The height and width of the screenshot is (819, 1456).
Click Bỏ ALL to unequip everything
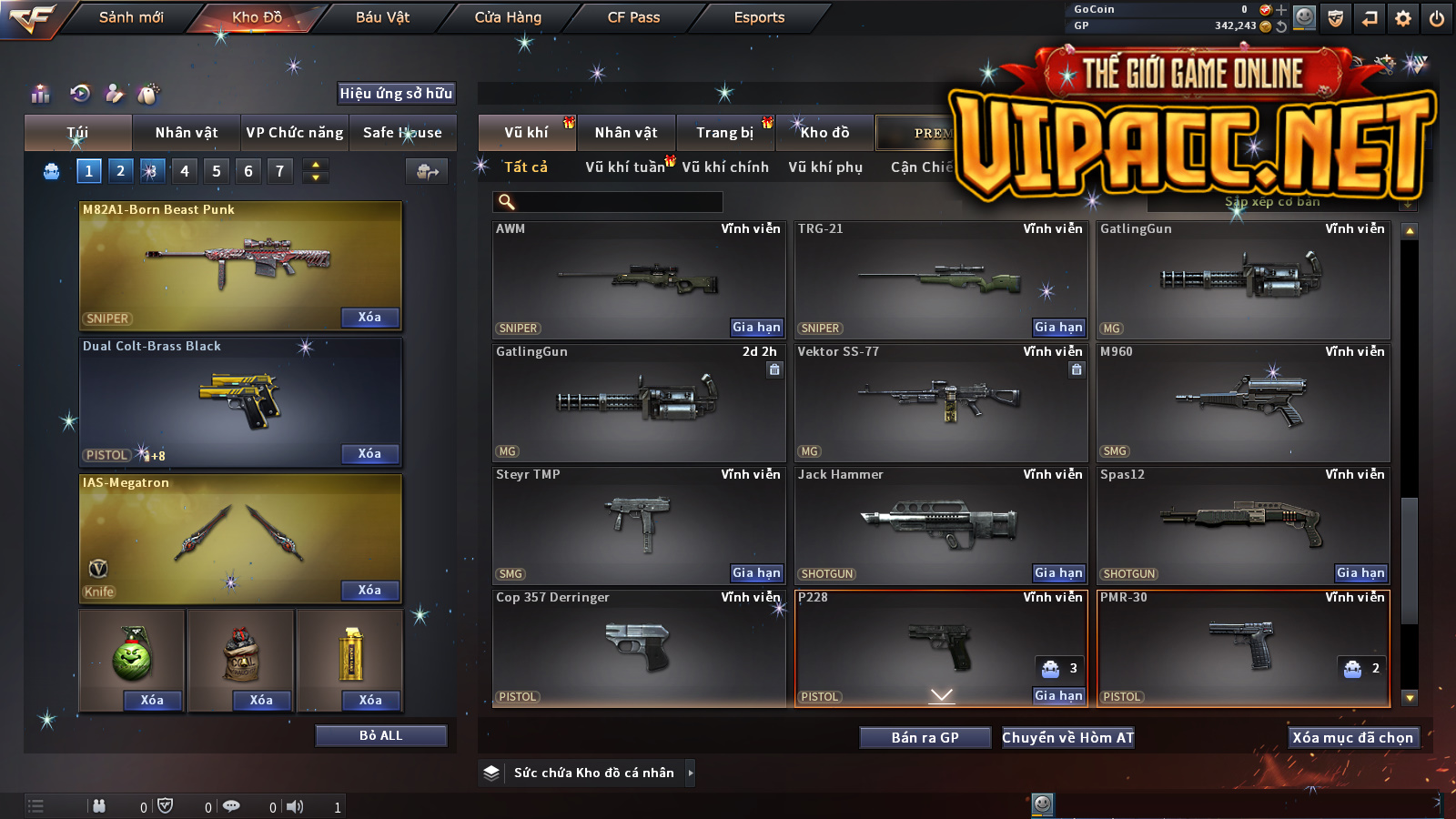[x=380, y=735]
